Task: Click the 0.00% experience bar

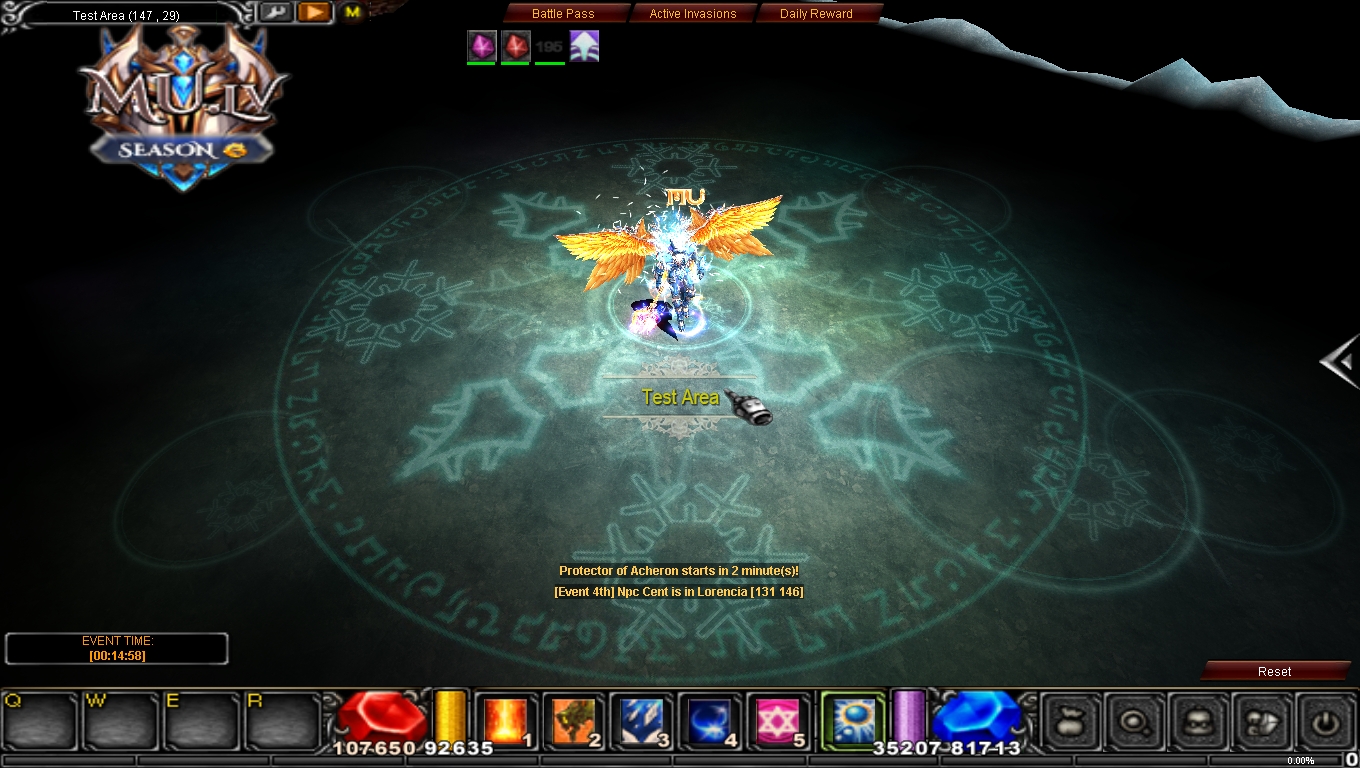Action: [x=1299, y=760]
